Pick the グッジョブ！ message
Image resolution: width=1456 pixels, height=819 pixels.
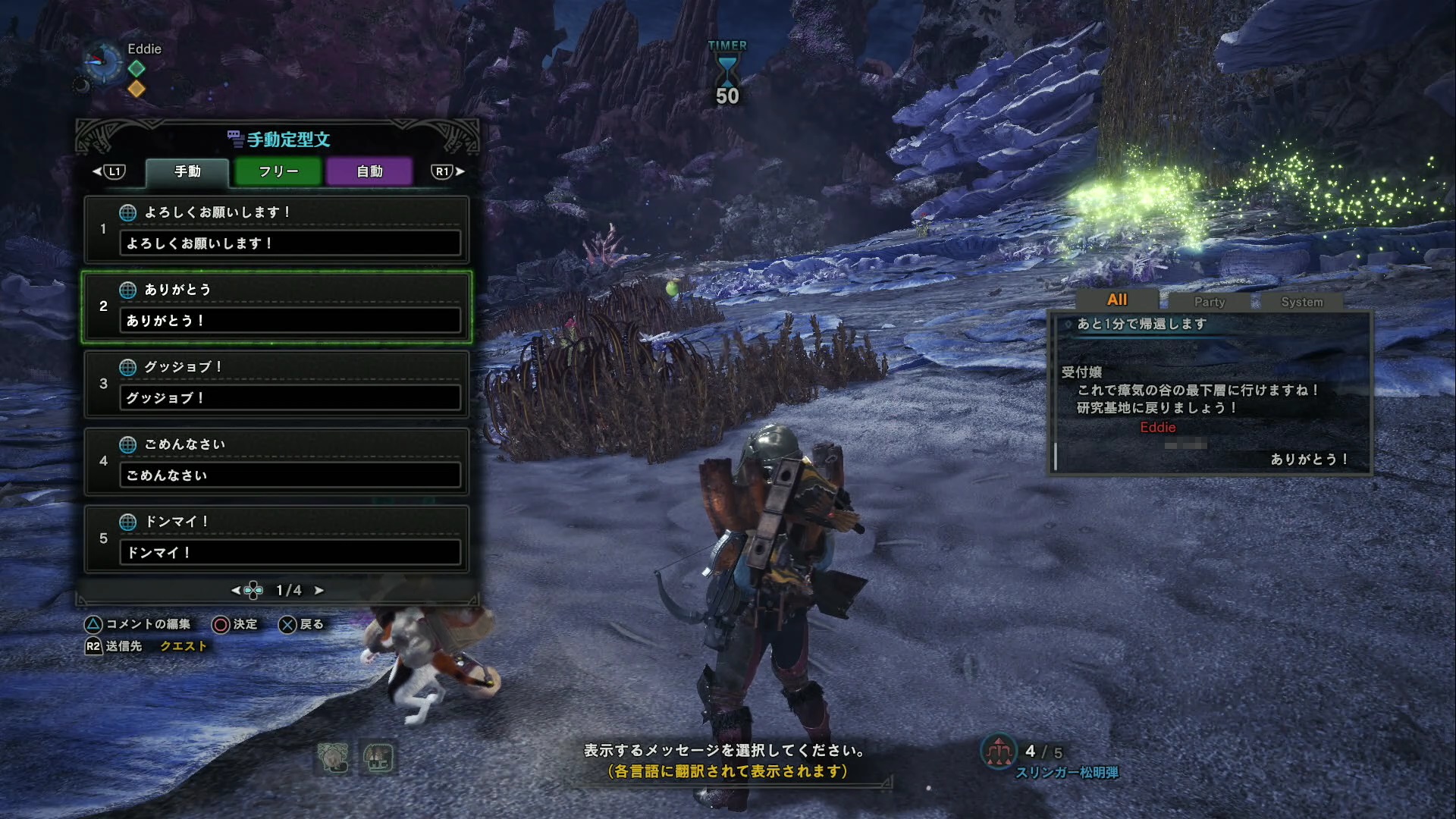(277, 384)
